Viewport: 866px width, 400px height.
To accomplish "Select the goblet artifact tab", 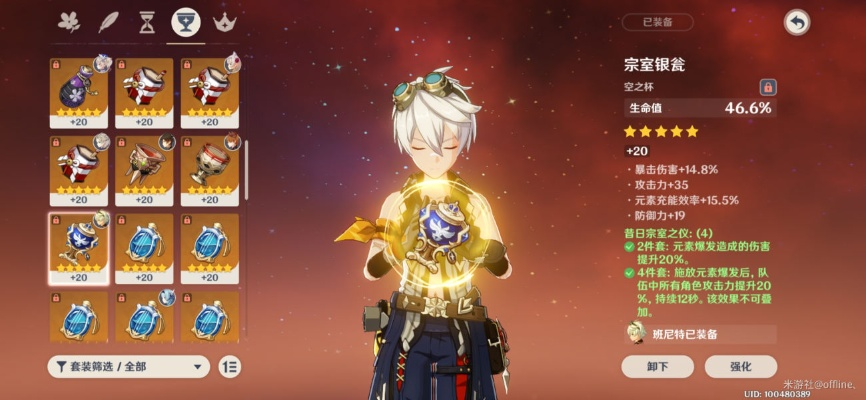I will click(x=184, y=21).
